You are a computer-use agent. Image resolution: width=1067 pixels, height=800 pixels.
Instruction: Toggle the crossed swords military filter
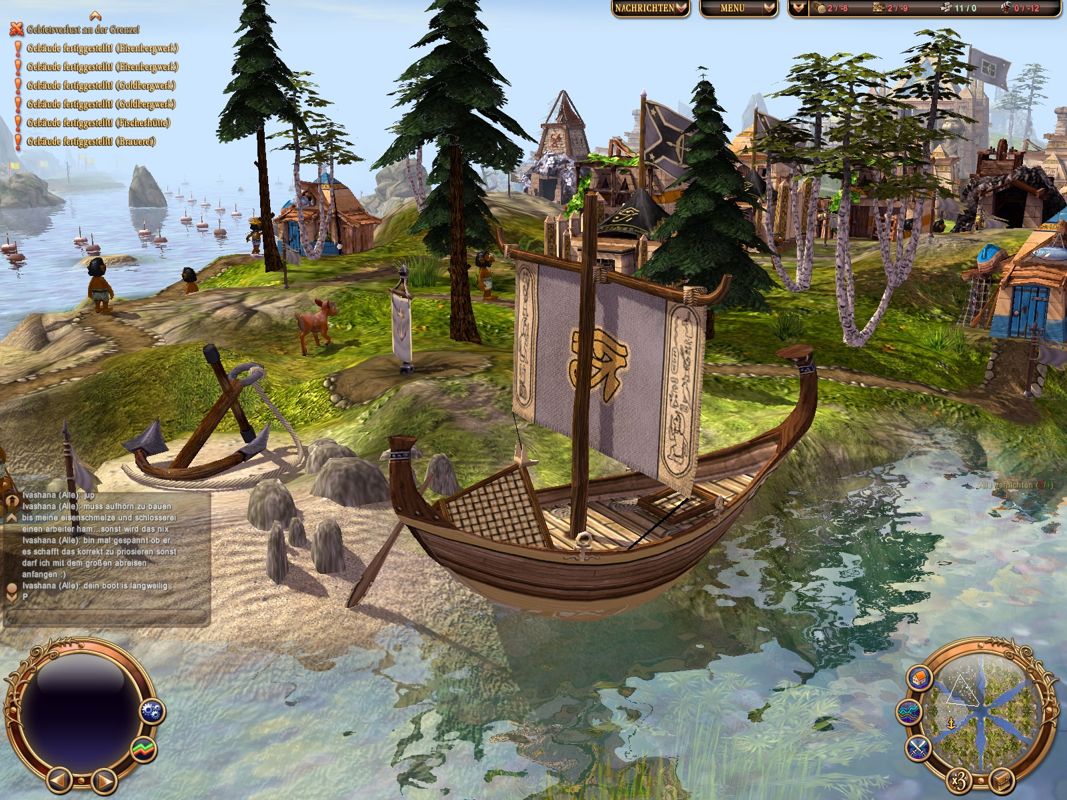tap(919, 747)
